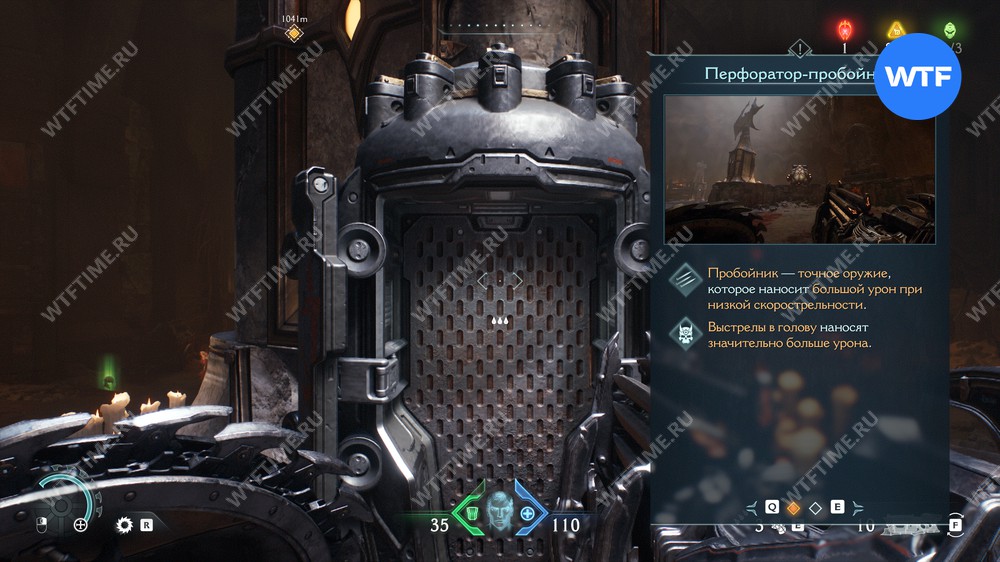Click the exclamation alert icon above the panel
1000x562 pixels.
tap(799, 48)
